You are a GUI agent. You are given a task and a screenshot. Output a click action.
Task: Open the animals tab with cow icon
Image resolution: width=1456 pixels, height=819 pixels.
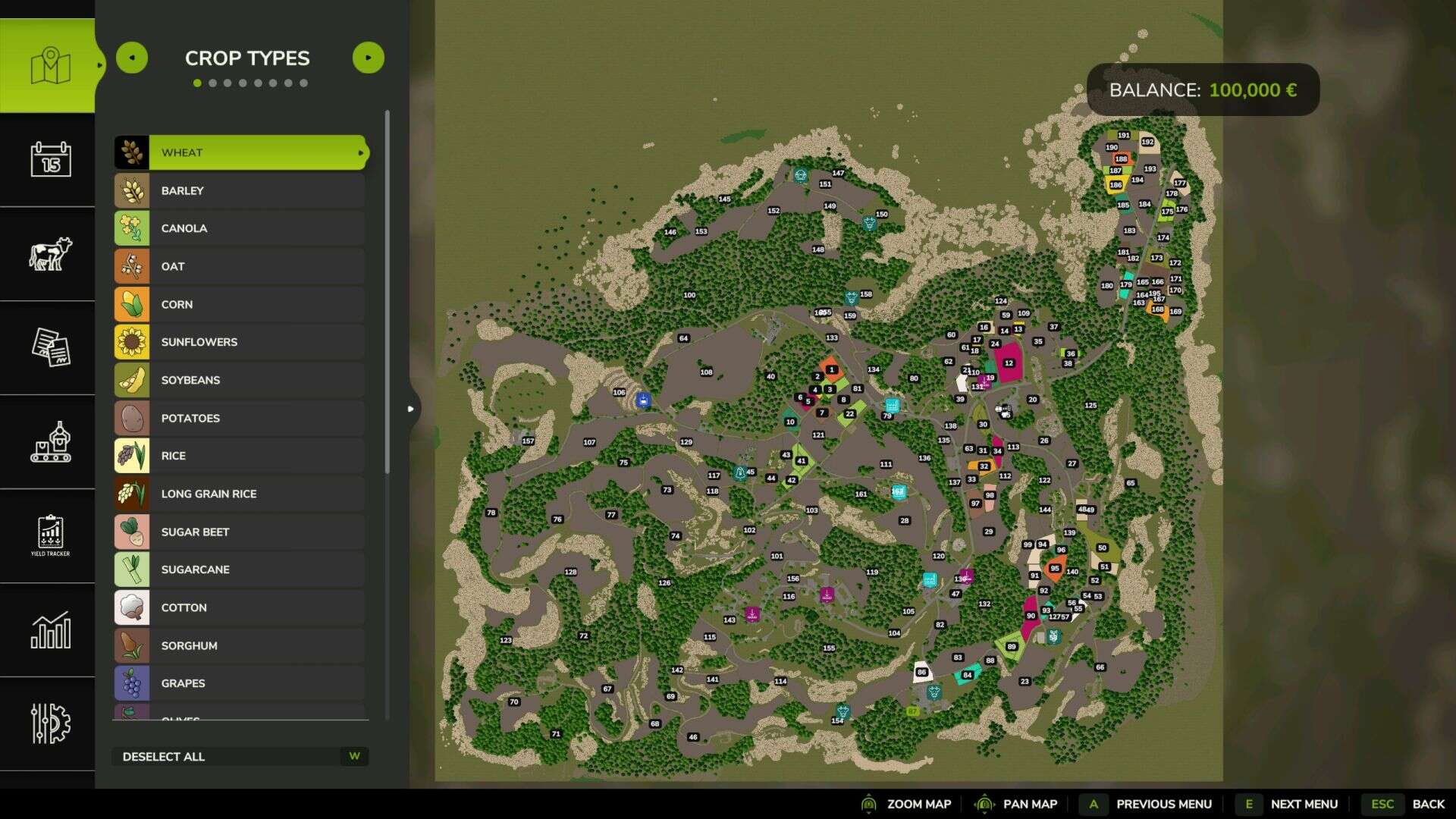click(50, 253)
